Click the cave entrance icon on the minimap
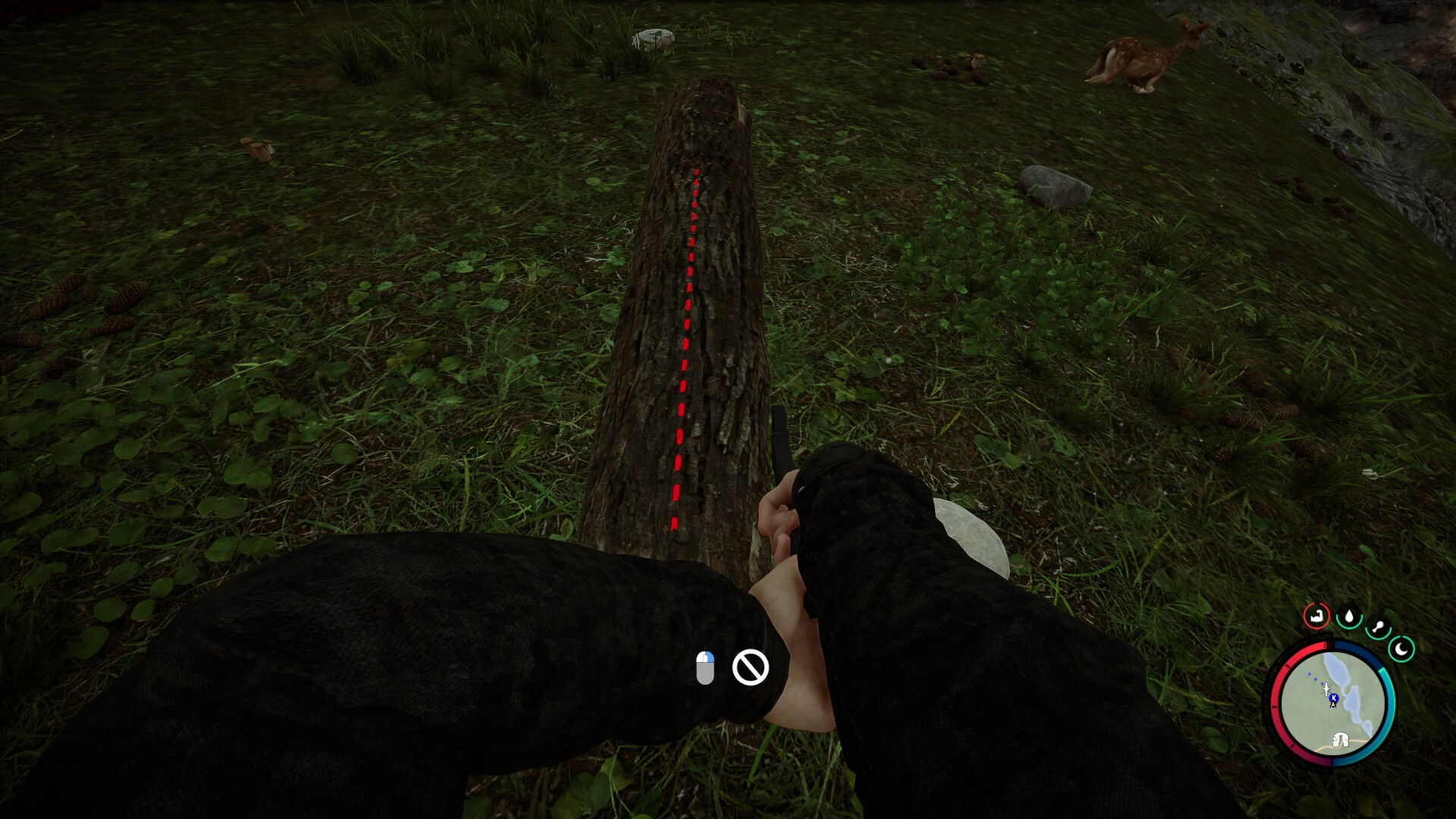Screen dimensions: 1456x819 [x=1341, y=741]
